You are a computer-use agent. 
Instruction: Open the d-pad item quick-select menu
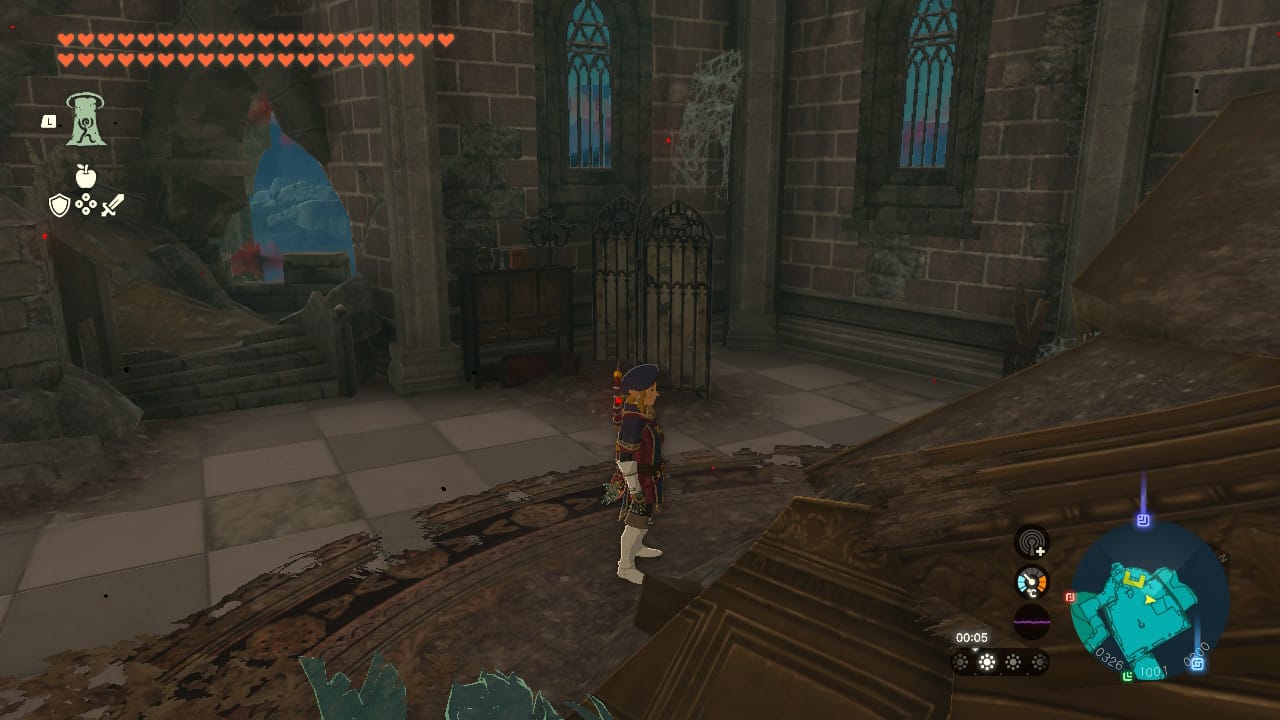point(85,204)
